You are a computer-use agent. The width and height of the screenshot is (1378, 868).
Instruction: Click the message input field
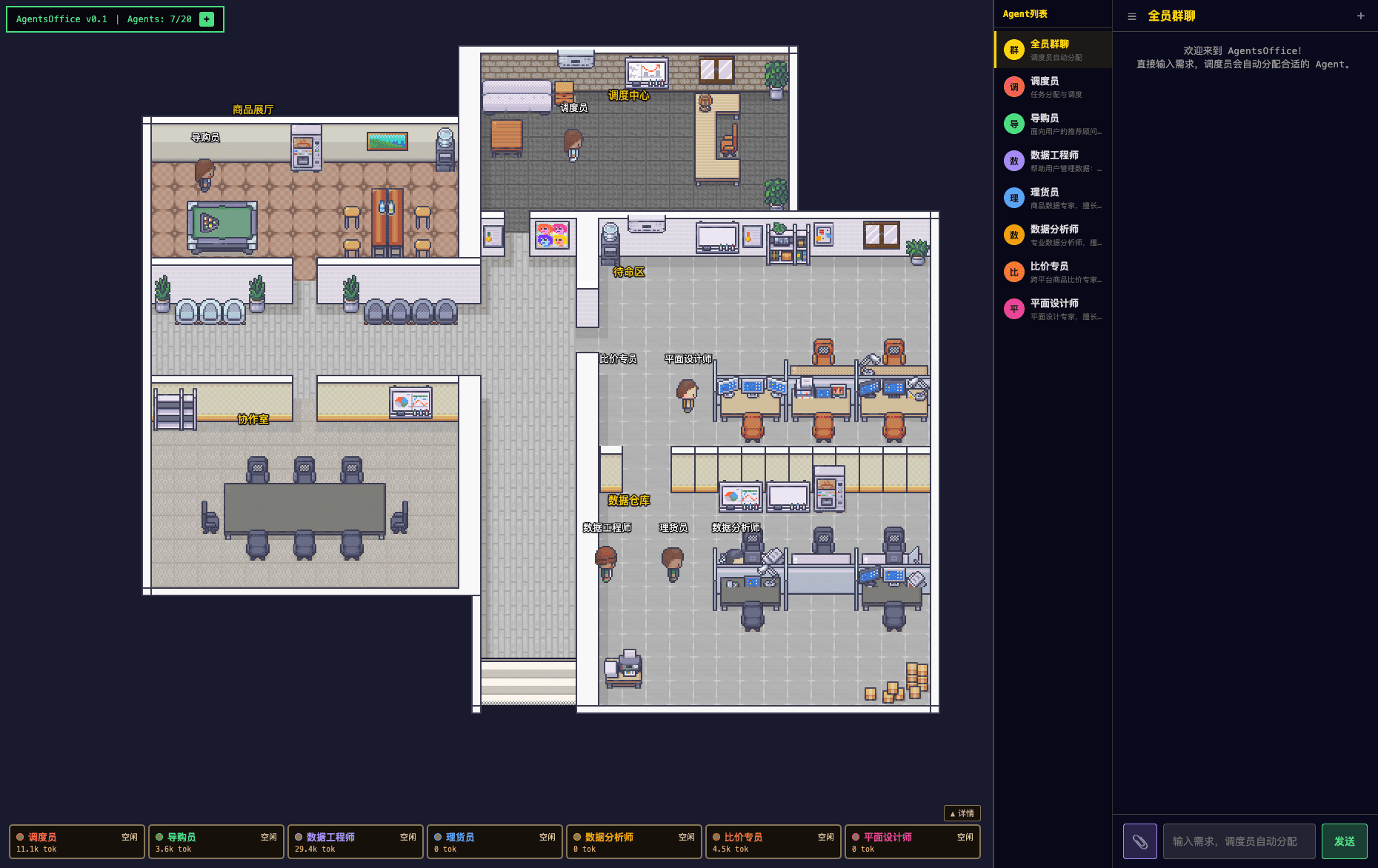pos(1238,841)
